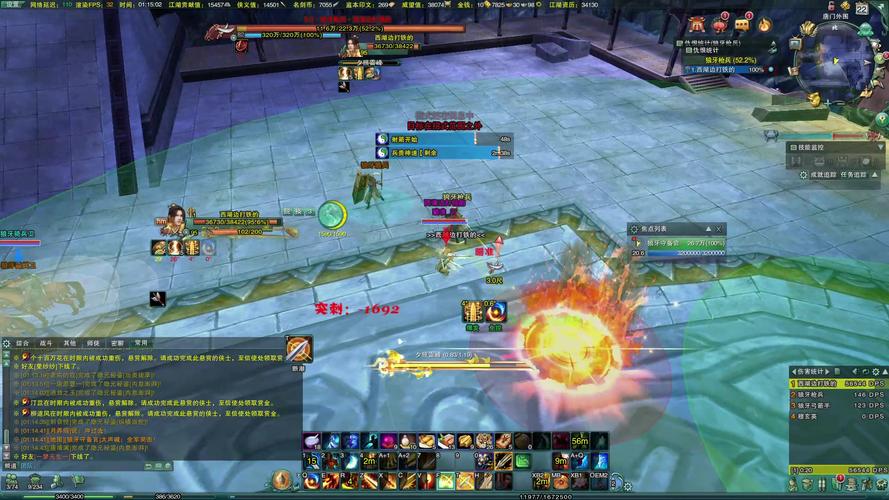Select the 任务追踪 quest tracking tab

(x=857, y=174)
